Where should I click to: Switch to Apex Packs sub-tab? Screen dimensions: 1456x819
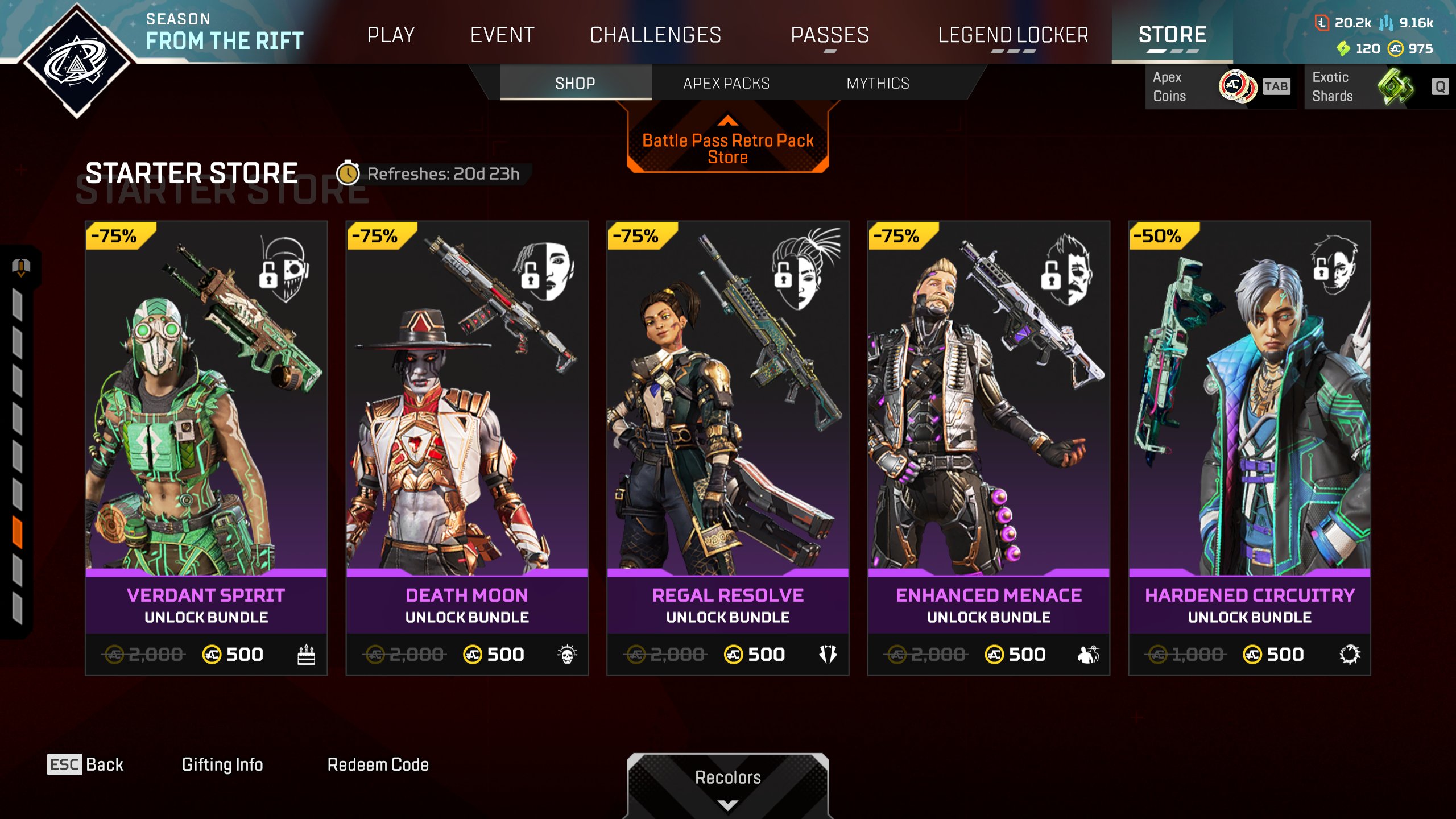pyautogui.click(x=726, y=84)
